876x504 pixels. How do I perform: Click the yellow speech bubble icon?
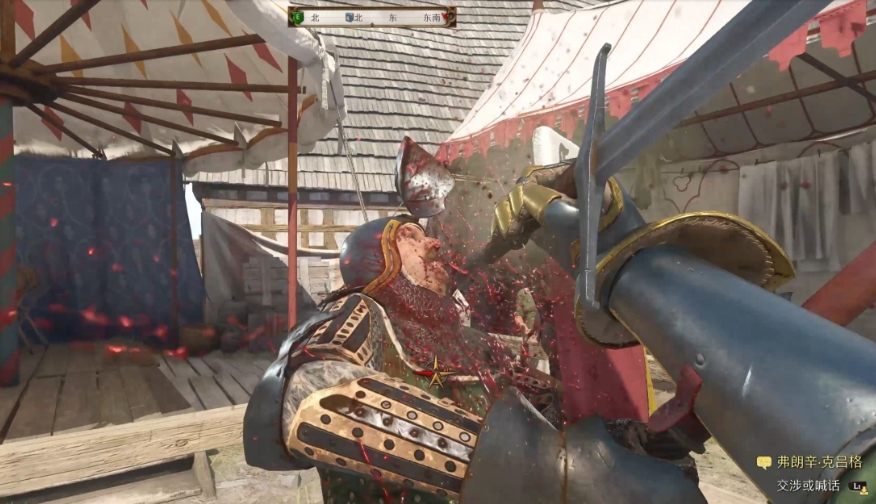[765, 463]
